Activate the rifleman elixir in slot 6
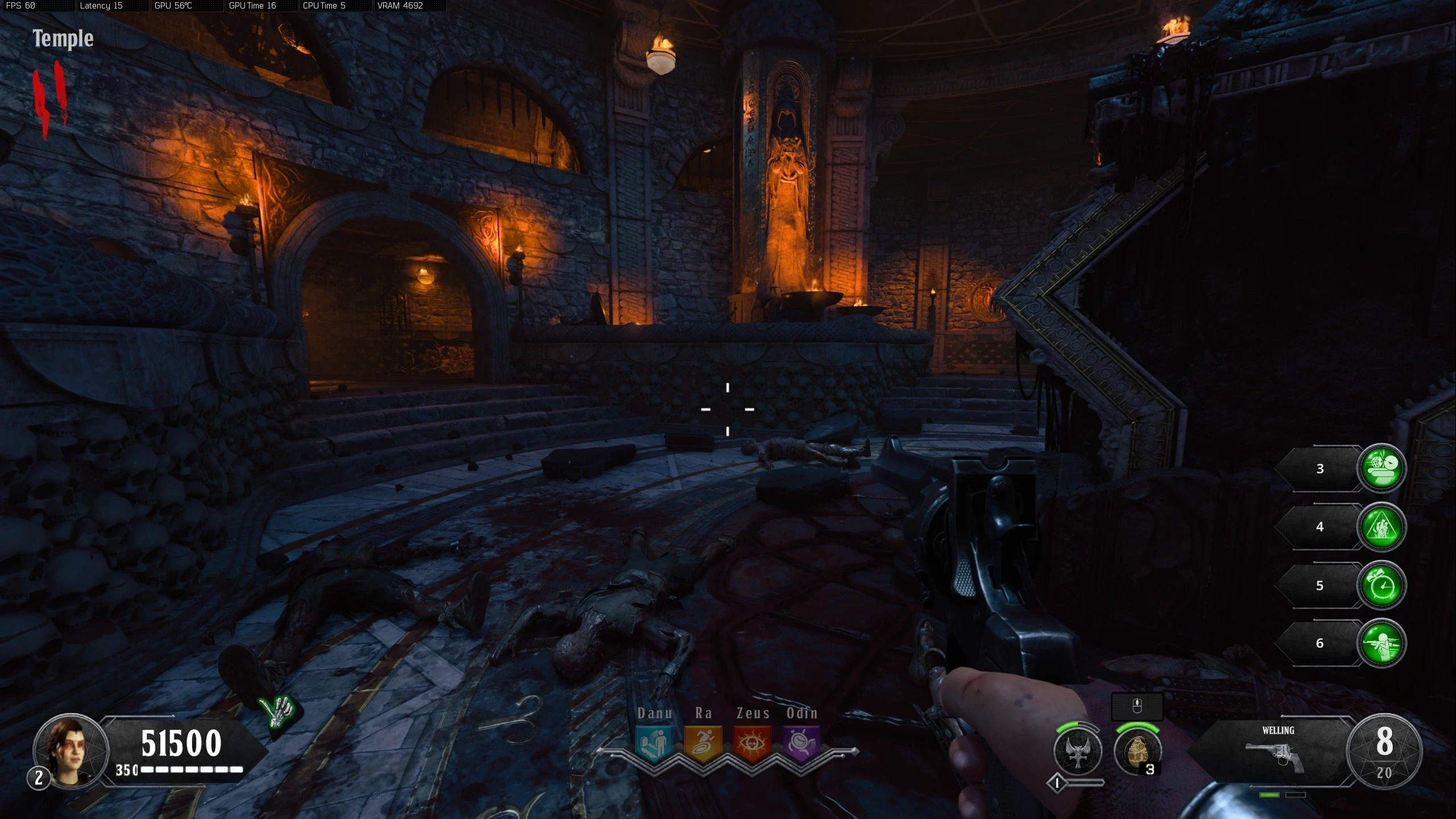1456x819 pixels. tap(1382, 643)
